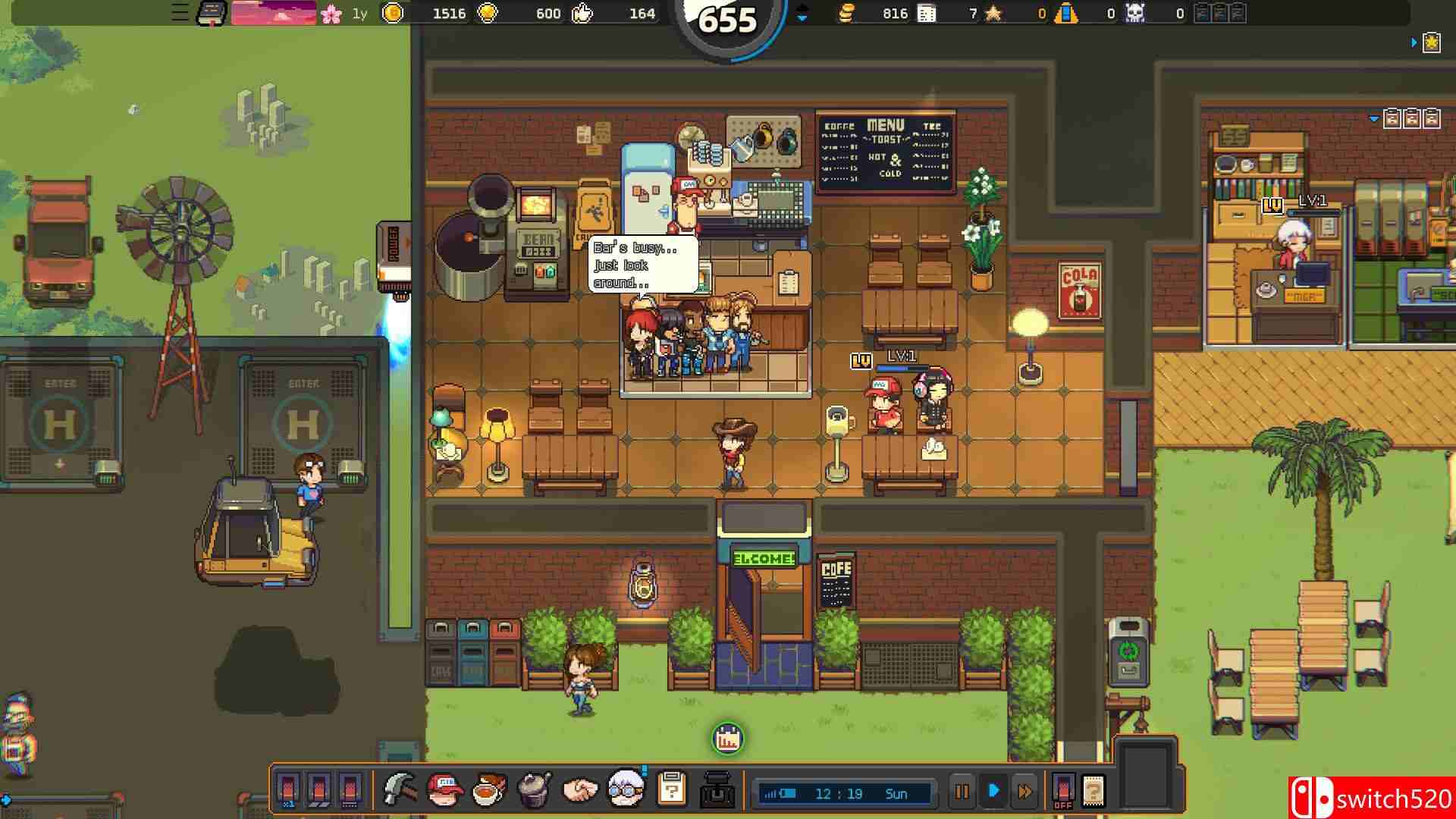
Task: Fast-forward the game speed
Action: tap(1025, 792)
